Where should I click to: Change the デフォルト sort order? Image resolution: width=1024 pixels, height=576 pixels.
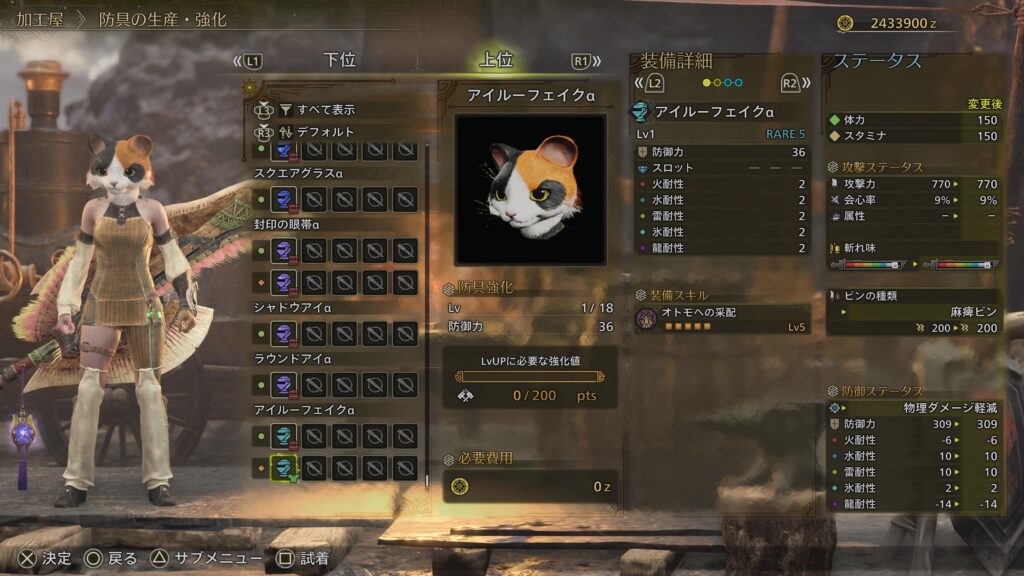pyautogui.click(x=325, y=131)
